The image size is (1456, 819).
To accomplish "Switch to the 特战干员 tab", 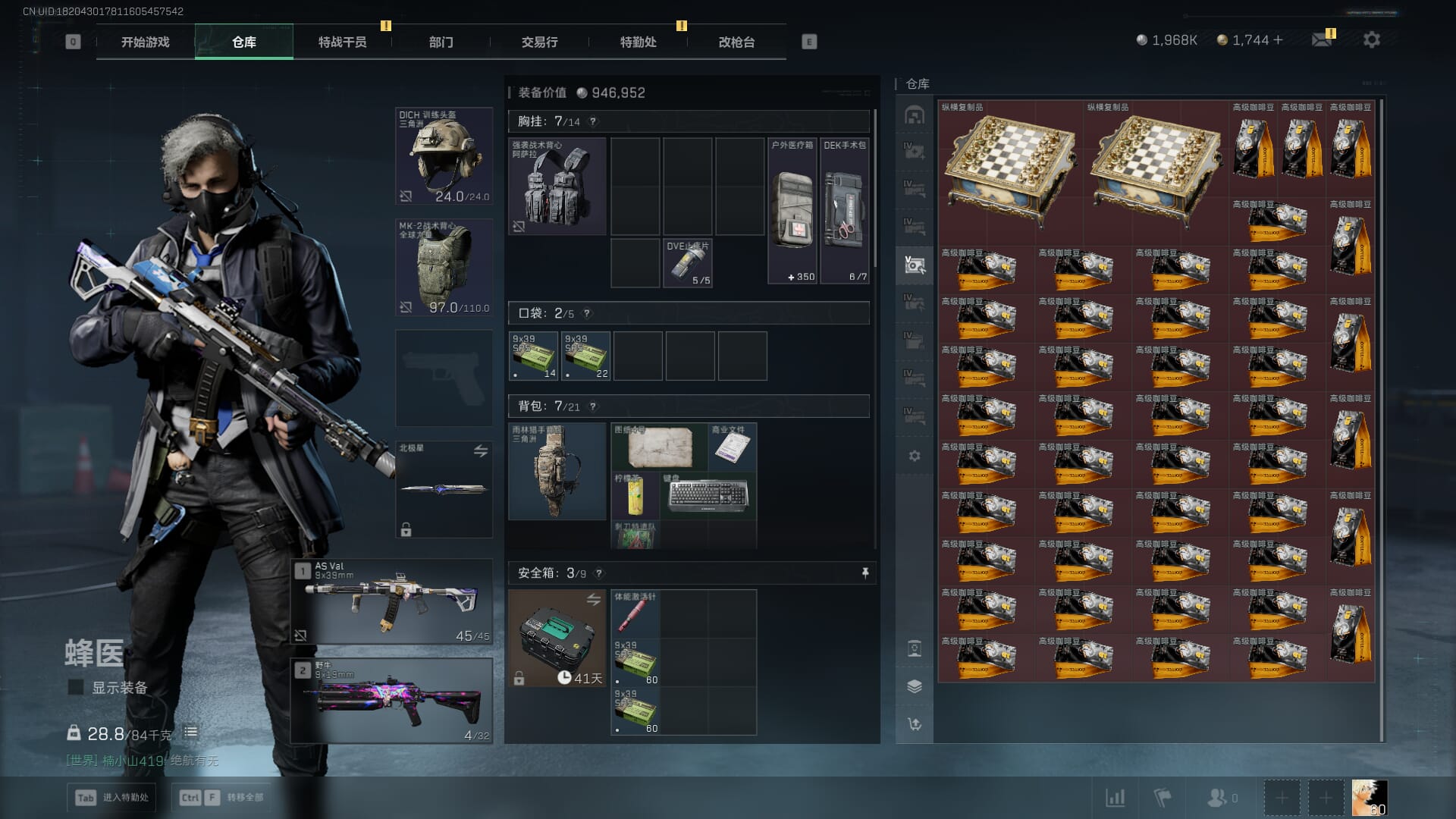I will (342, 42).
